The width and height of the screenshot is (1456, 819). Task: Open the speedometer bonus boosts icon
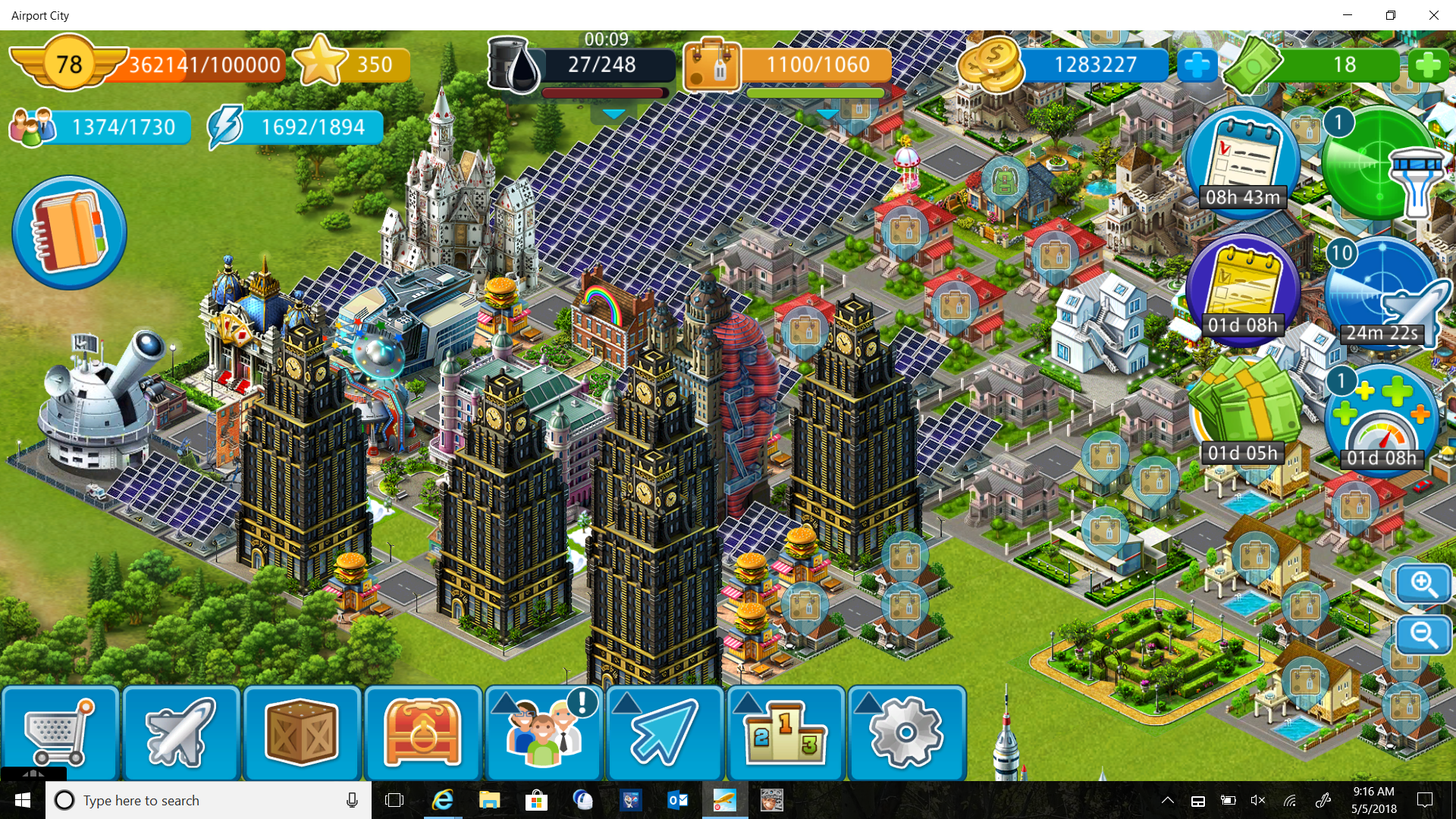click(x=1382, y=419)
